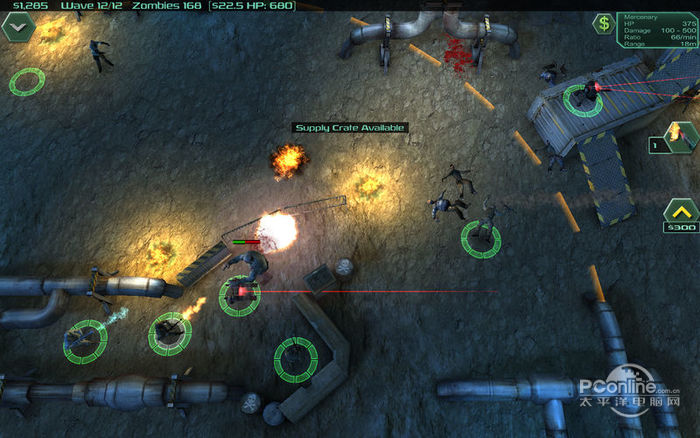Activate the fire airstrike ability icon

tap(673, 137)
